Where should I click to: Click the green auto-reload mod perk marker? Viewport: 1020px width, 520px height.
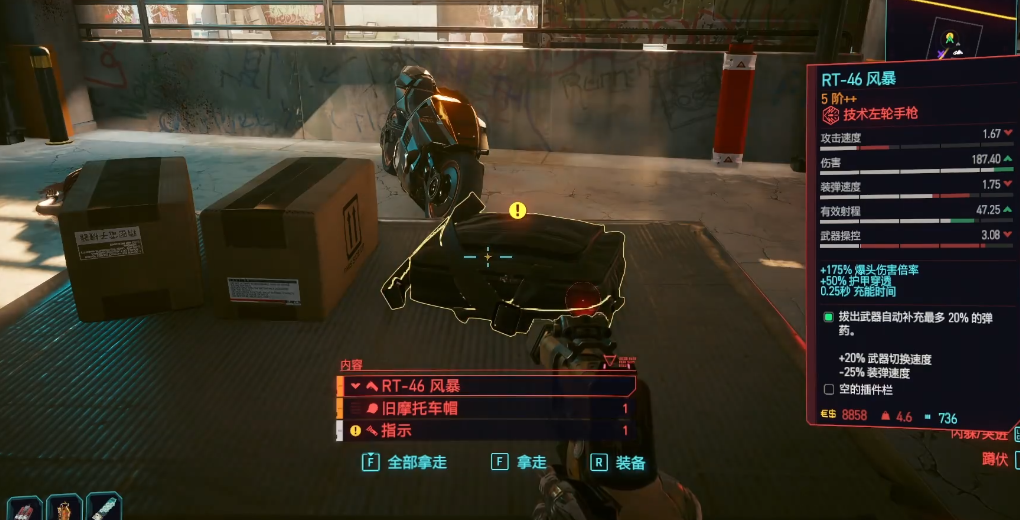828,317
